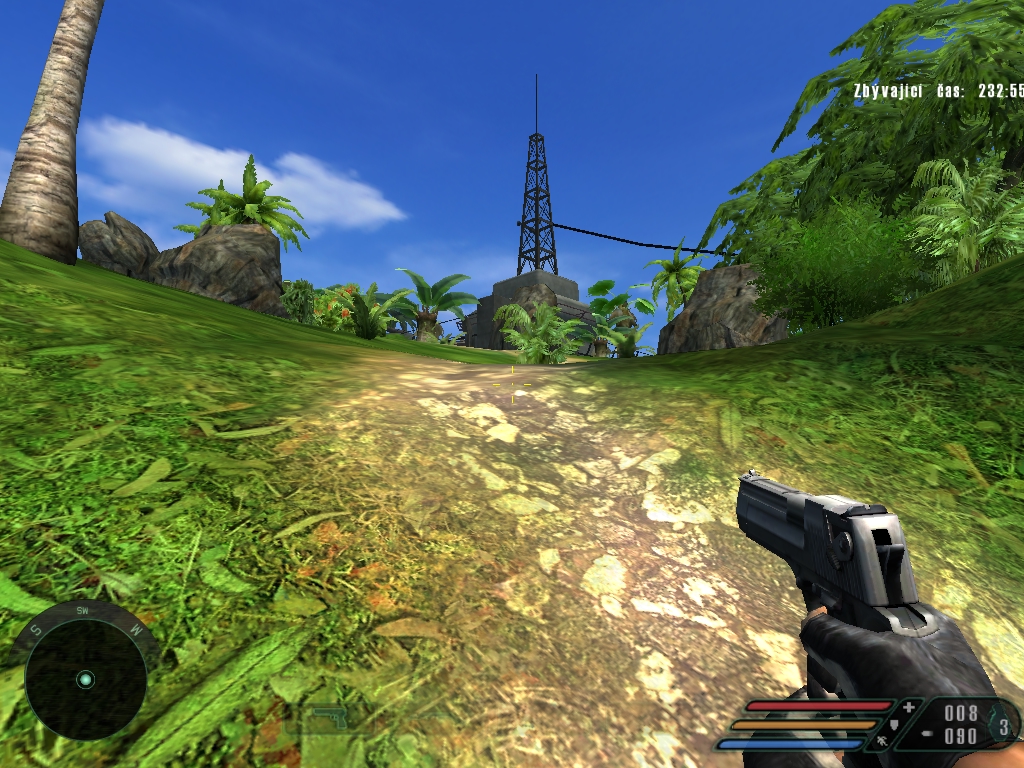The image size is (1024, 768).
Task: Click the running man stamina icon
Action: point(880,742)
